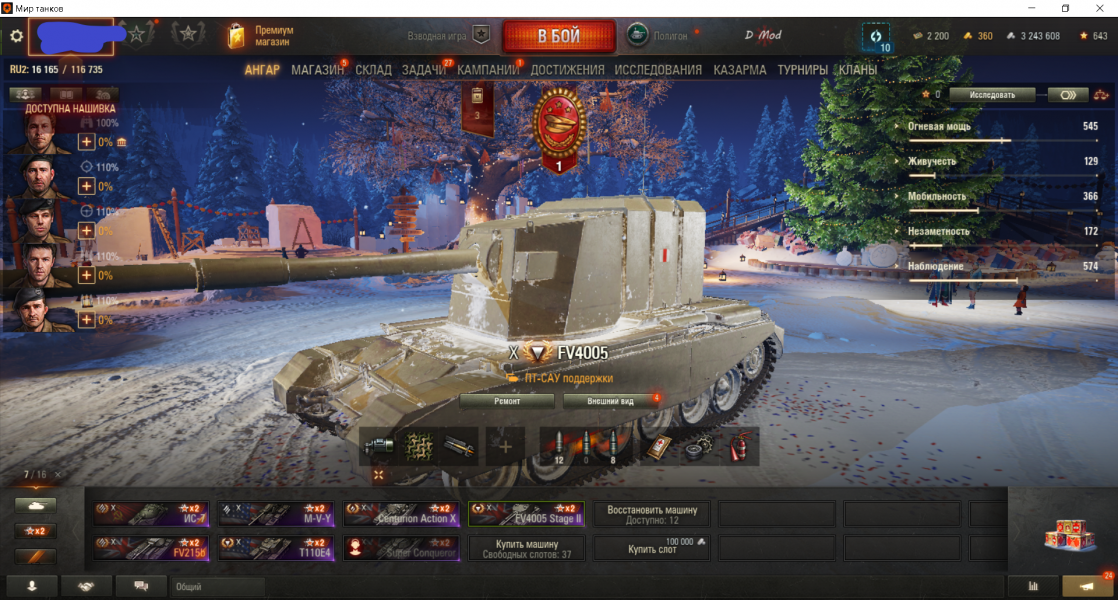Switch to the КАЗАРМА tab

(740, 70)
